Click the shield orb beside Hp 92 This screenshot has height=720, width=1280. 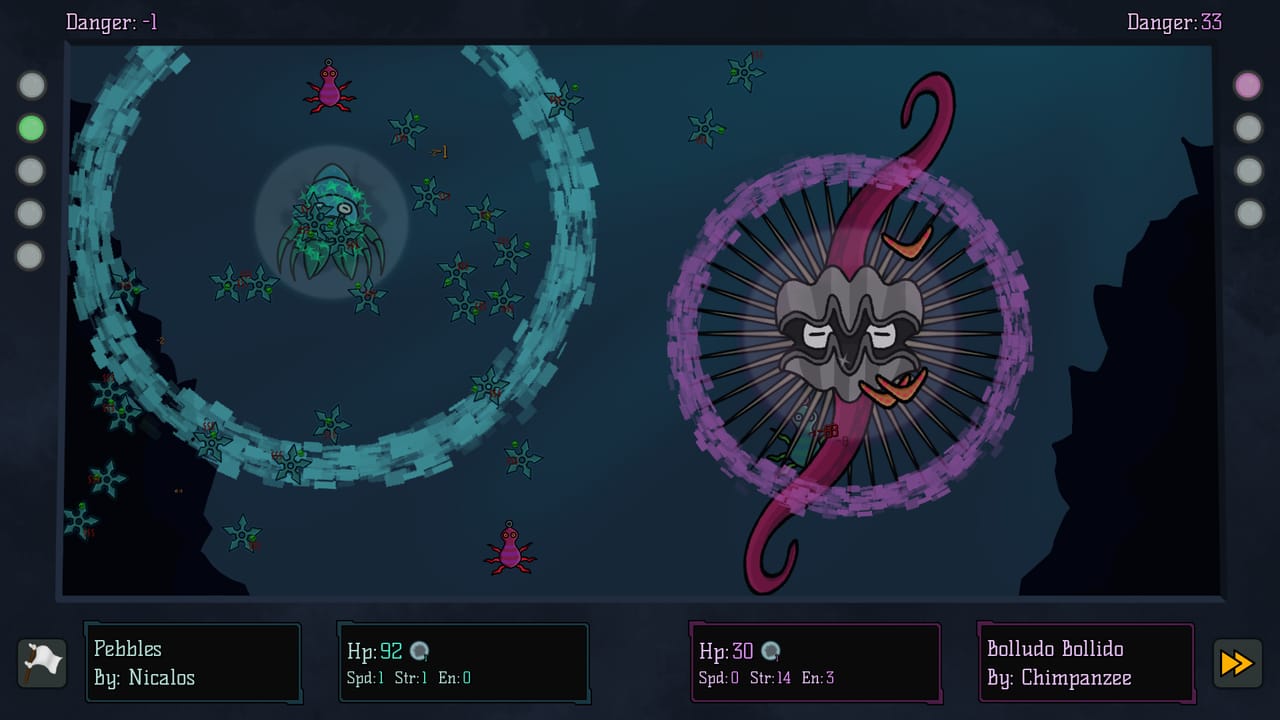point(419,649)
